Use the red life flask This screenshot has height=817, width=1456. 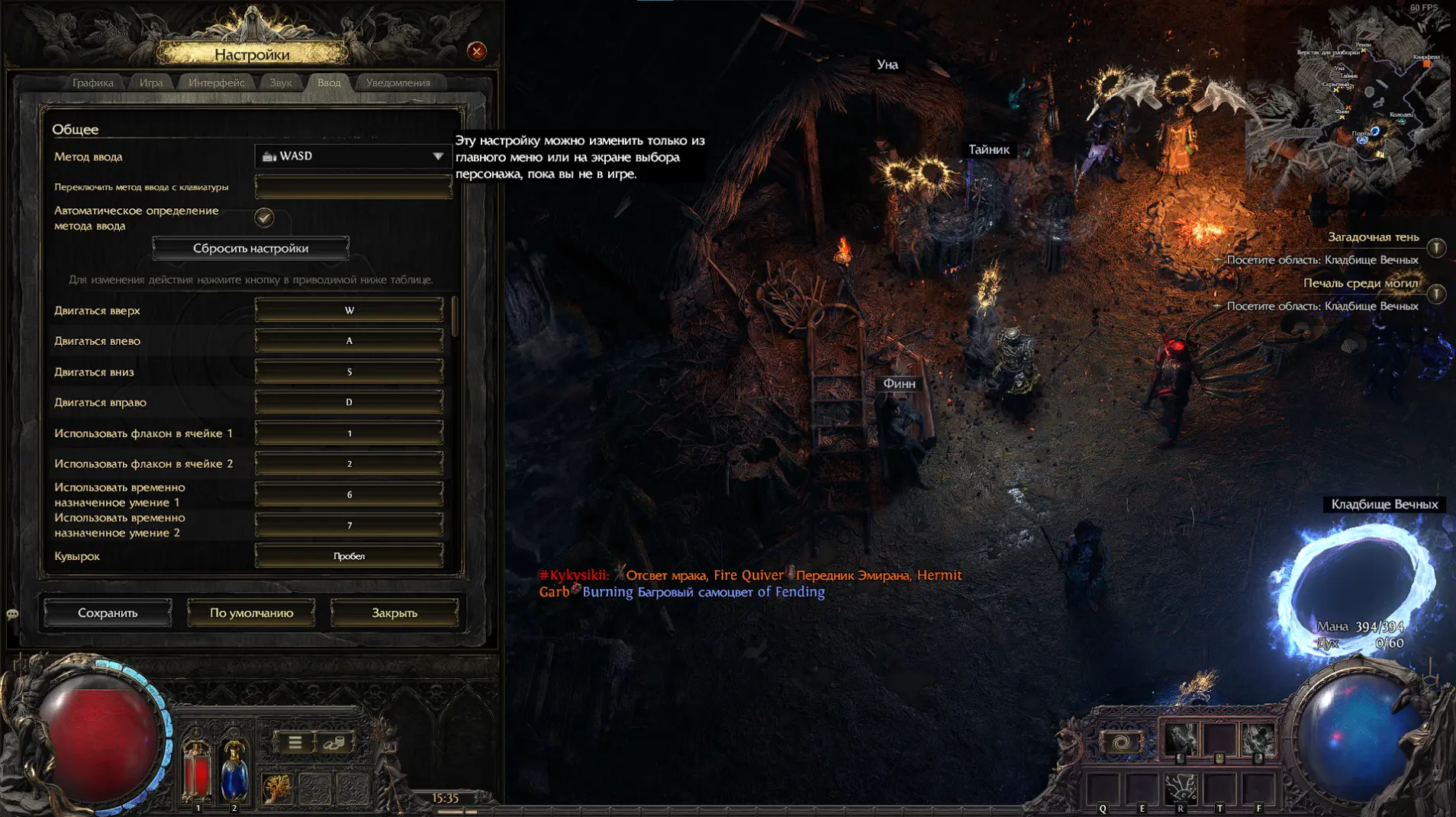(x=197, y=770)
